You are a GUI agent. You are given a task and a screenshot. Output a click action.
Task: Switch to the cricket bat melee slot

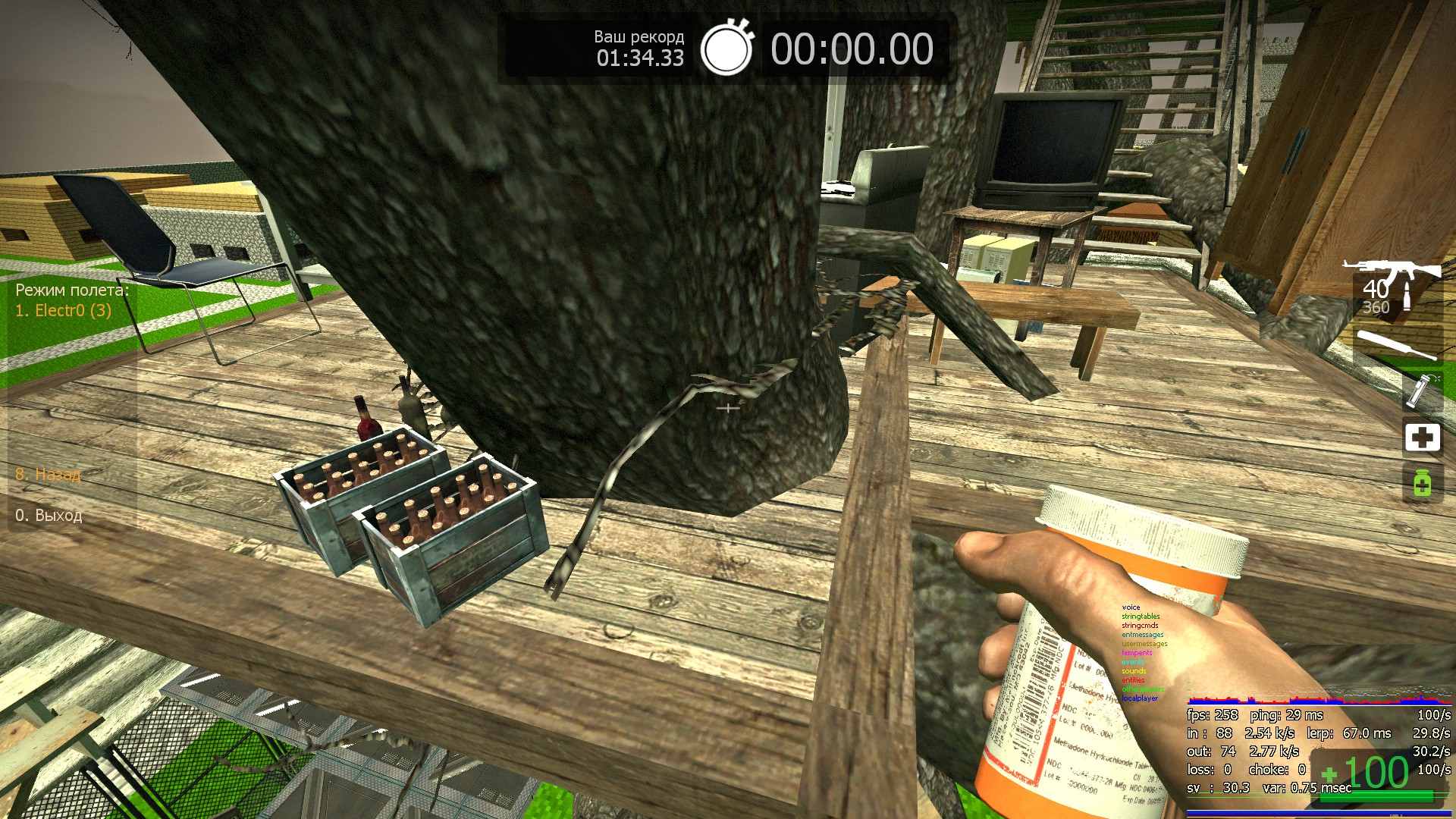(1397, 345)
